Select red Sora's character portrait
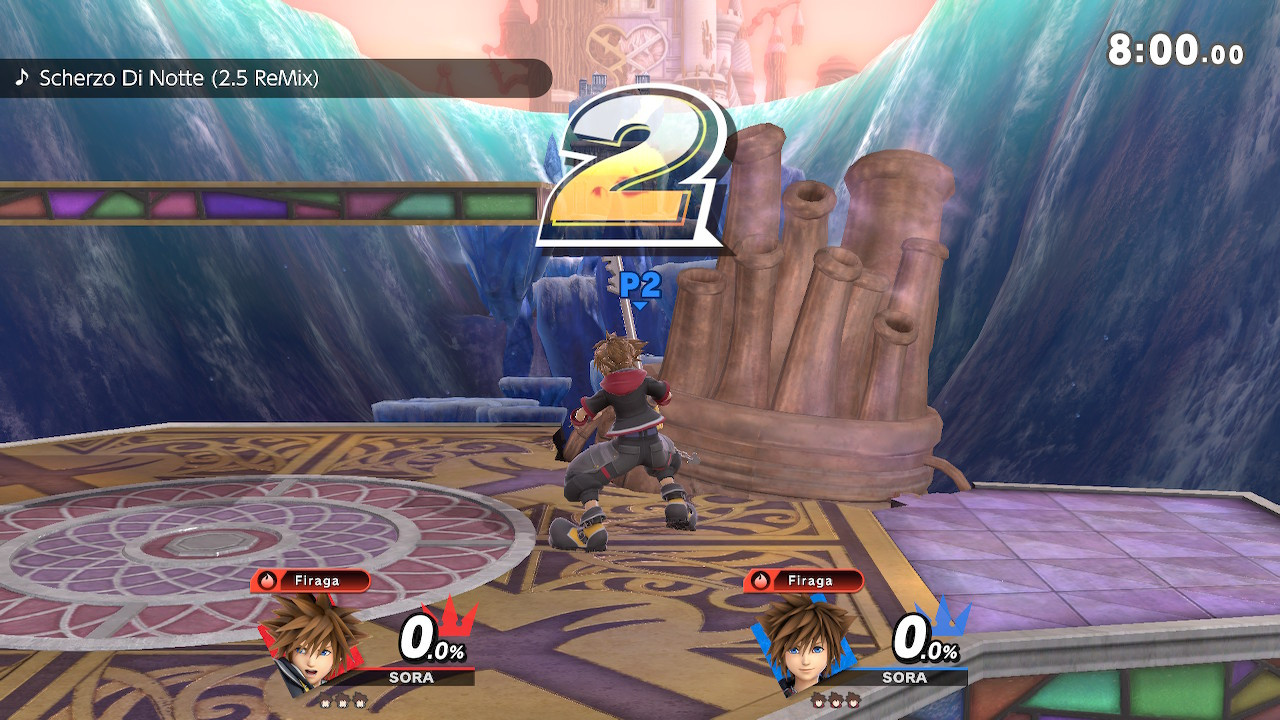 pyautogui.click(x=312, y=644)
